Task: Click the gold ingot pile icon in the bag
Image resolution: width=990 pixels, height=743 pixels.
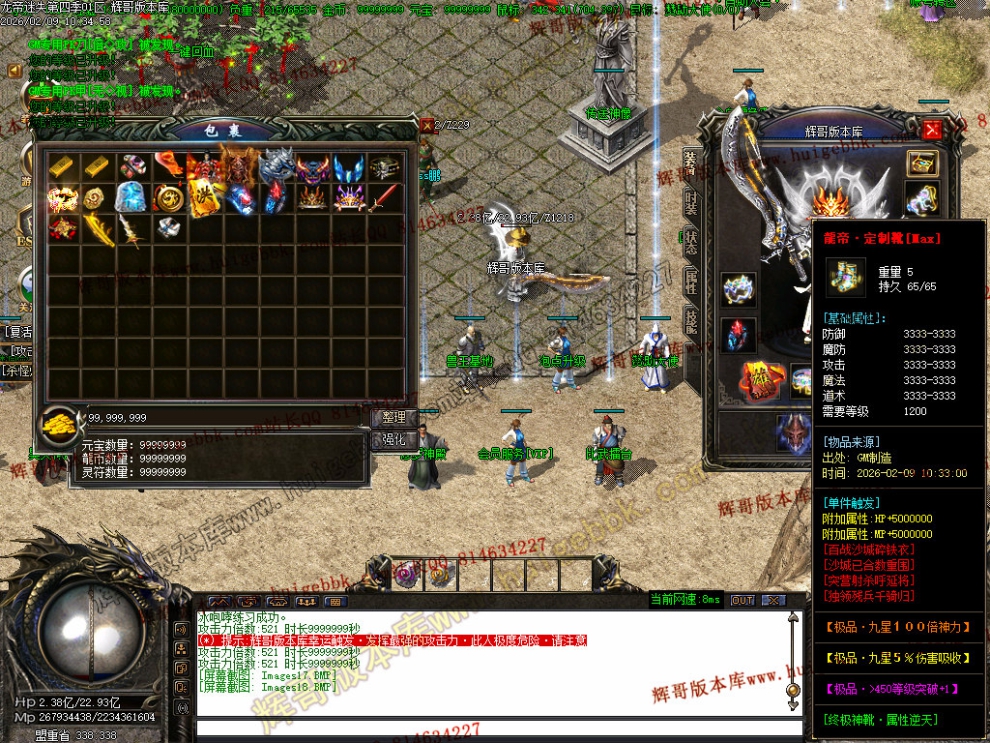Action: click(x=57, y=425)
